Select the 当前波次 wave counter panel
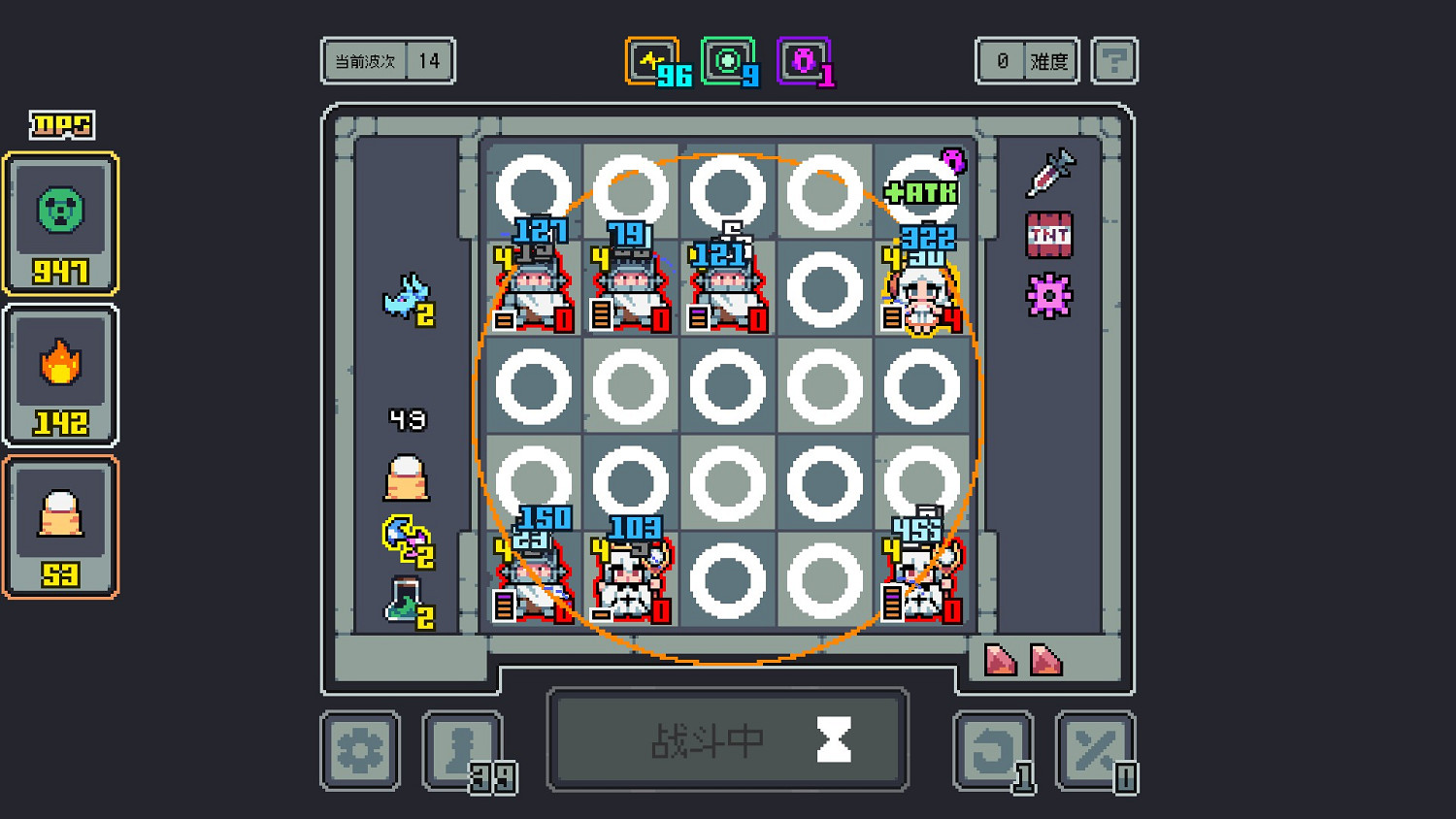Viewport: 1456px width, 819px height. [x=387, y=60]
